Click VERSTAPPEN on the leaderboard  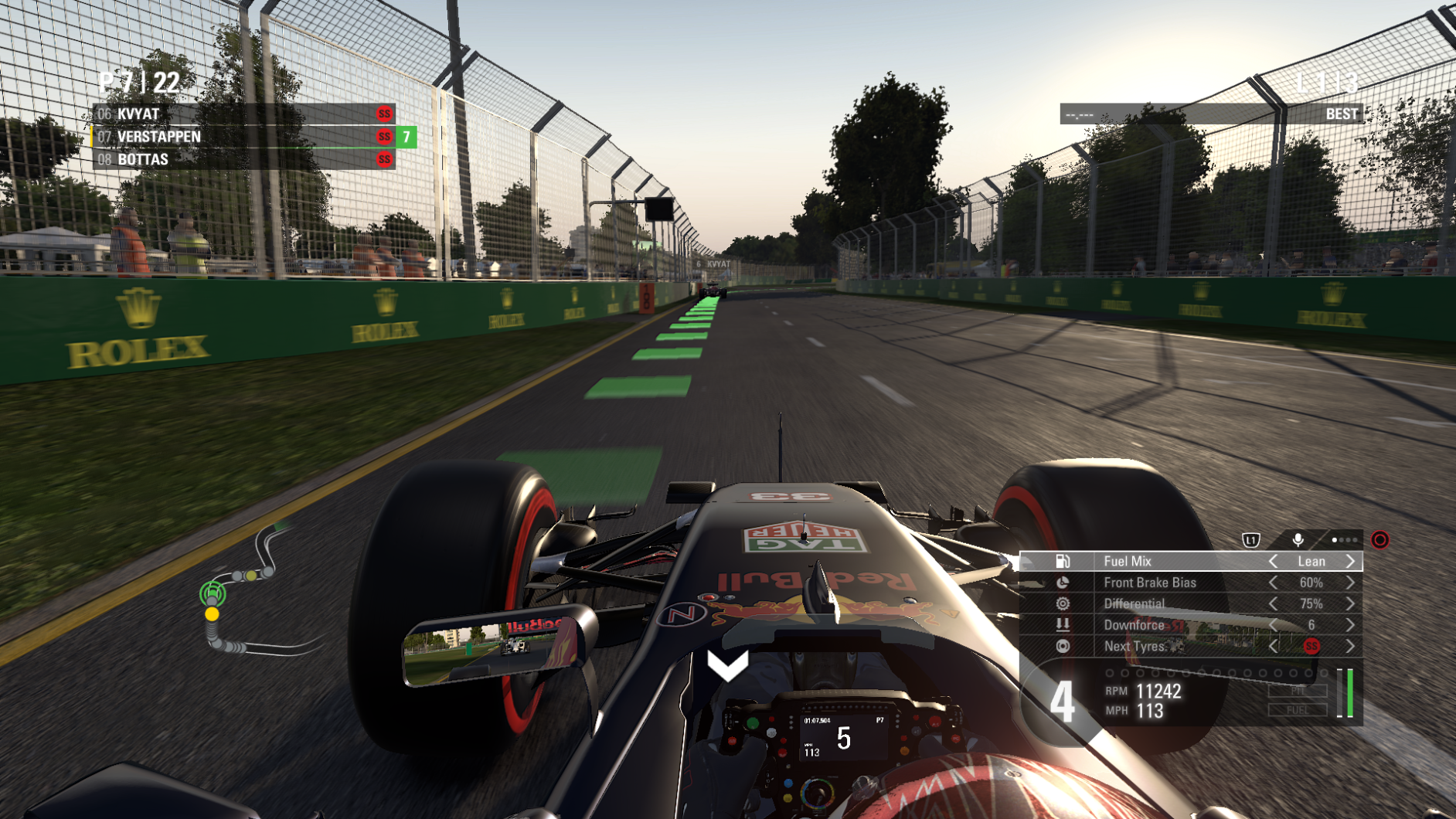[x=158, y=136]
